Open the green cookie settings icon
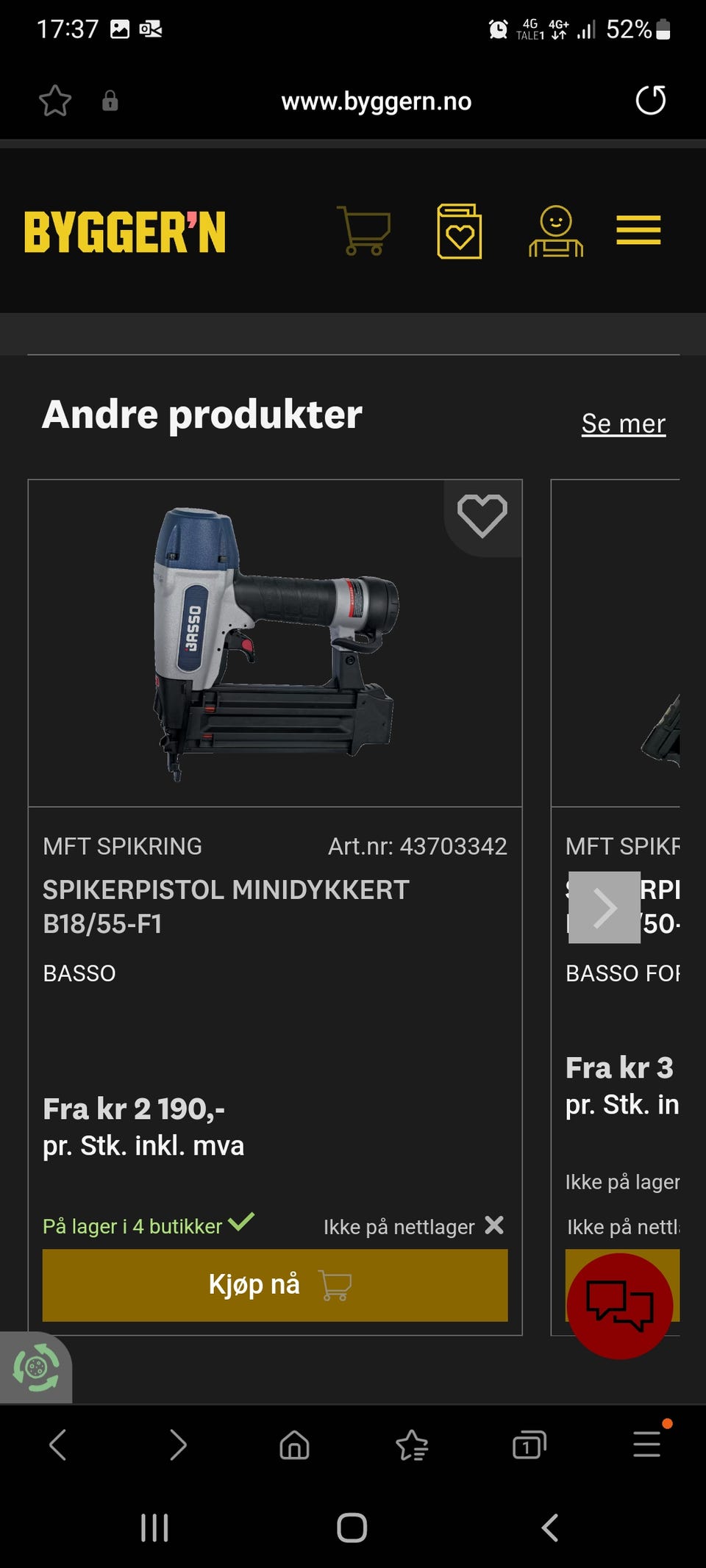 pos(35,1368)
